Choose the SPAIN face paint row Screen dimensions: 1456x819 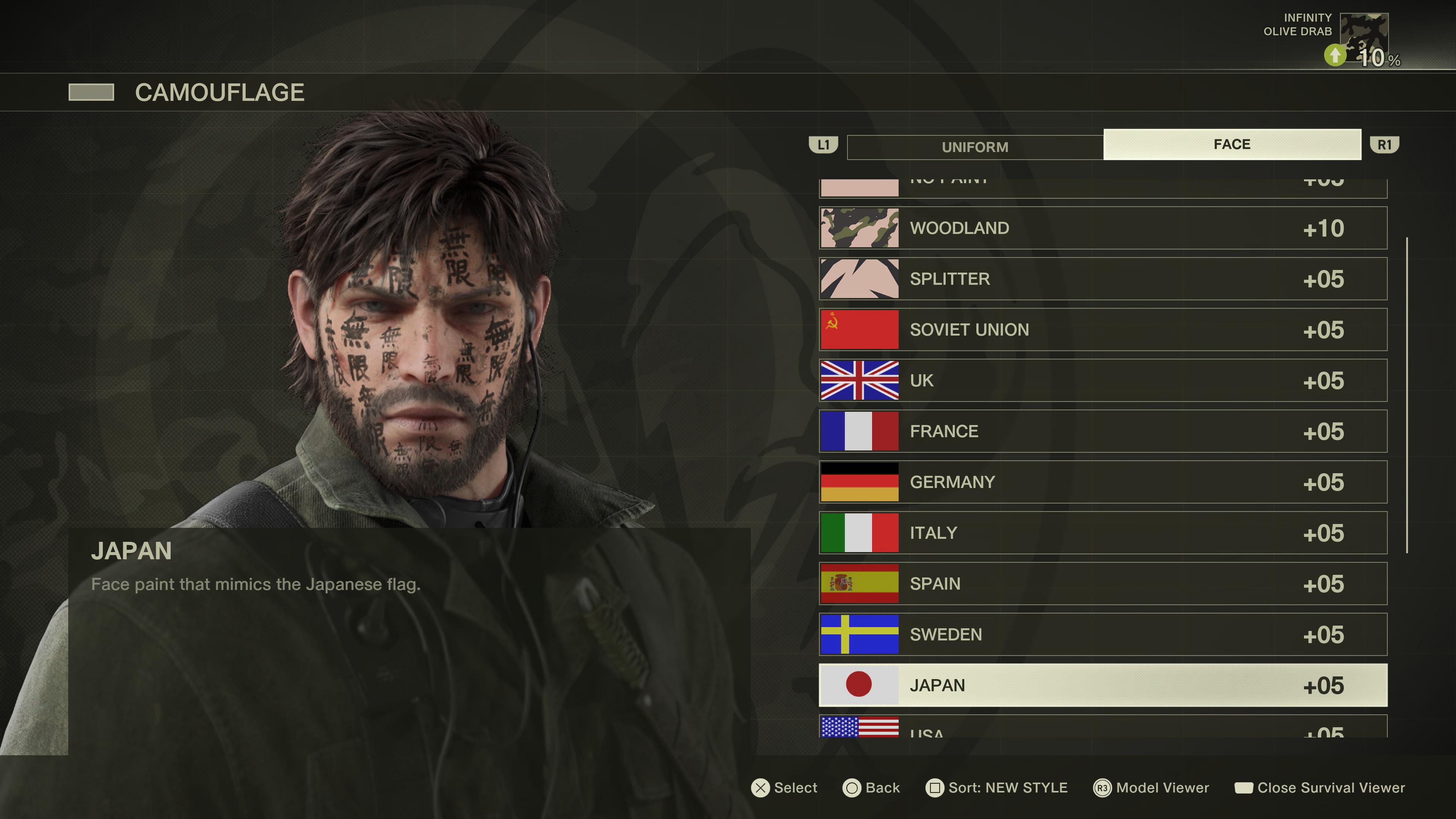1102,584
